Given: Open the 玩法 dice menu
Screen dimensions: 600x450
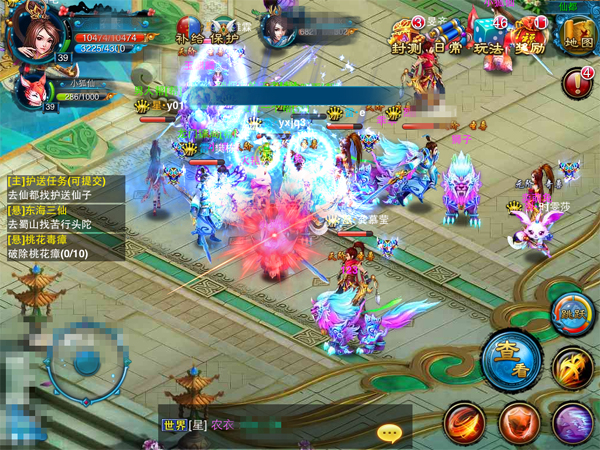Looking at the screenshot, I should (489, 38).
